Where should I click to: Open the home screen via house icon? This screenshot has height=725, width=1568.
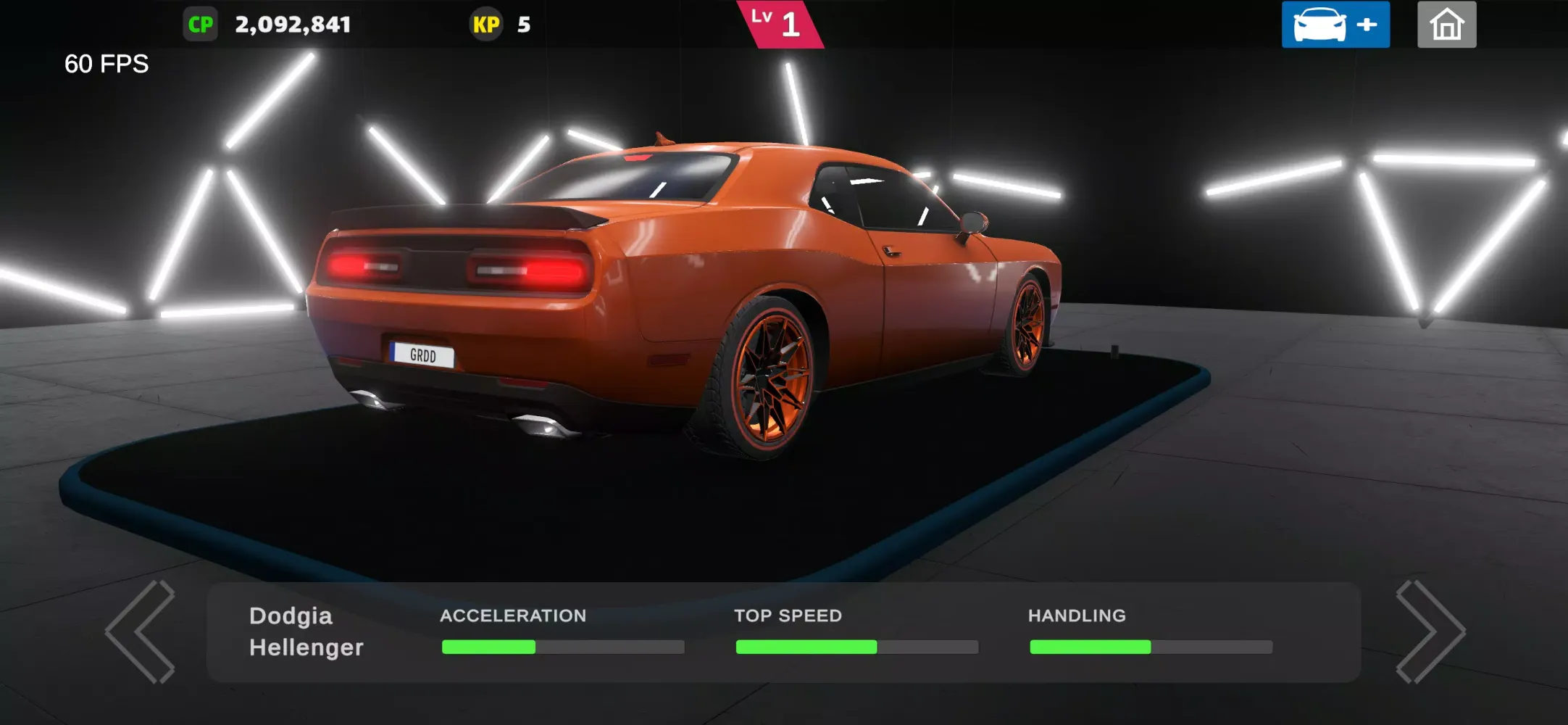point(1446,24)
